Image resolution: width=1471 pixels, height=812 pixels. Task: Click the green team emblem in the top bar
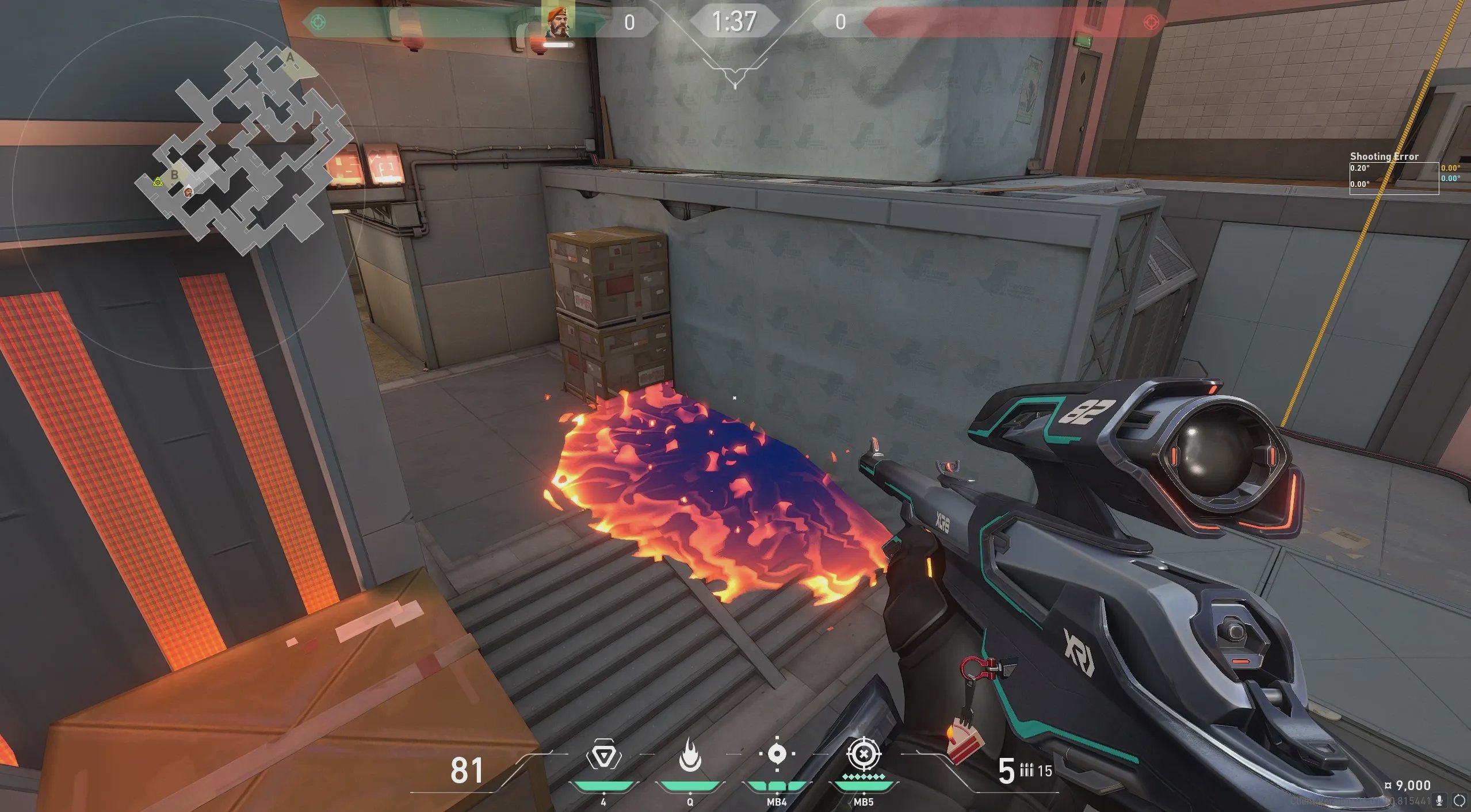[x=318, y=22]
